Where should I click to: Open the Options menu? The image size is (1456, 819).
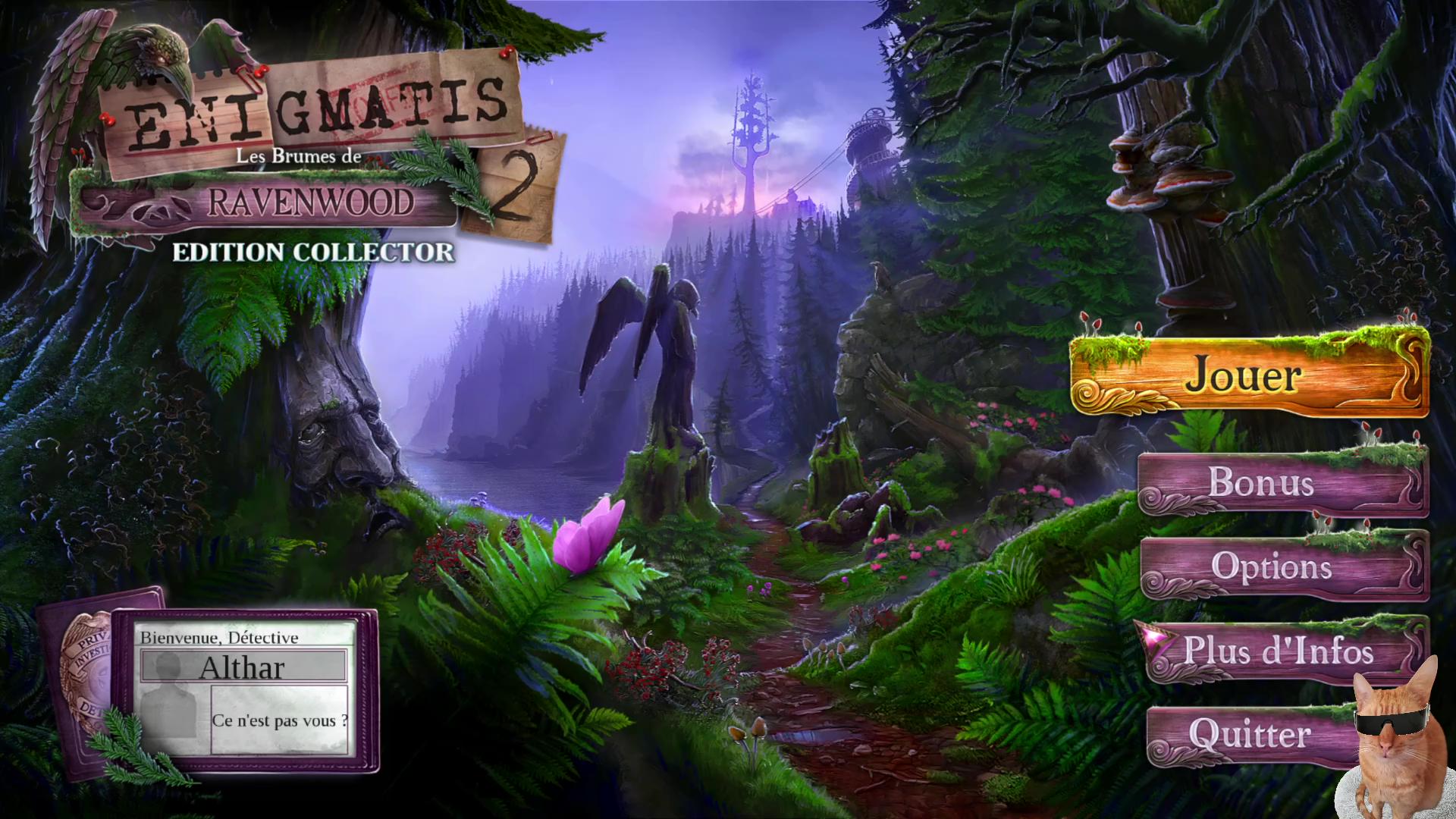pyautogui.click(x=1271, y=567)
